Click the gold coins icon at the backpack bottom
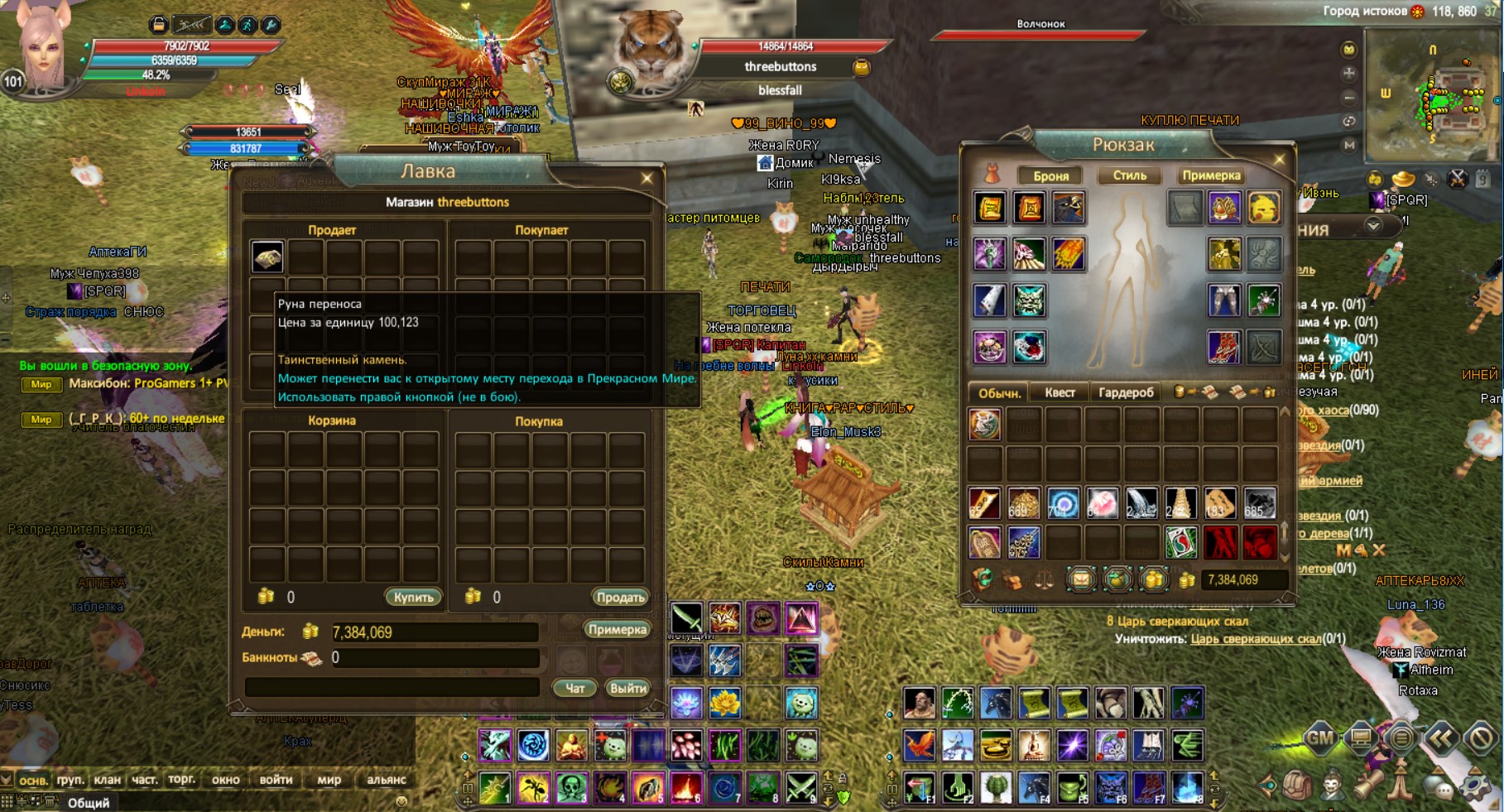Screen dimensions: 1504x812 [x=1155, y=580]
